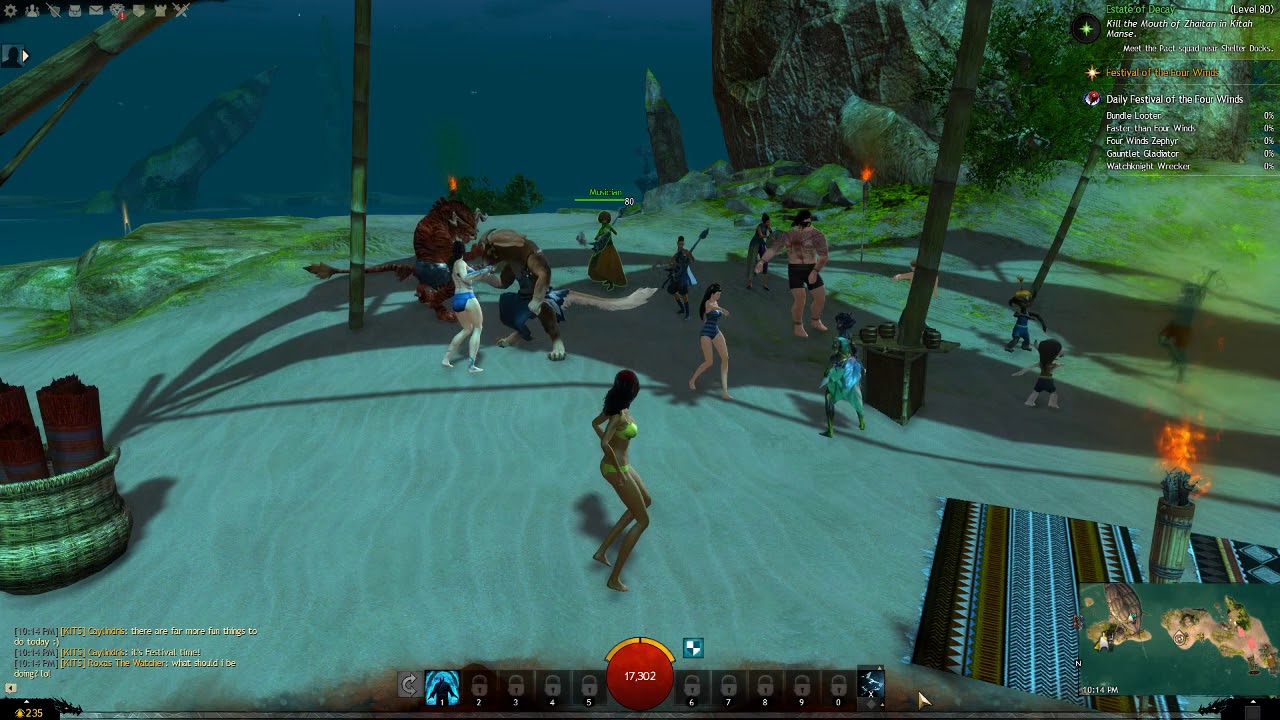Open the Black Lion Trading Post icon
This screenshot has height=720, width=1280.
pos(117,11)
